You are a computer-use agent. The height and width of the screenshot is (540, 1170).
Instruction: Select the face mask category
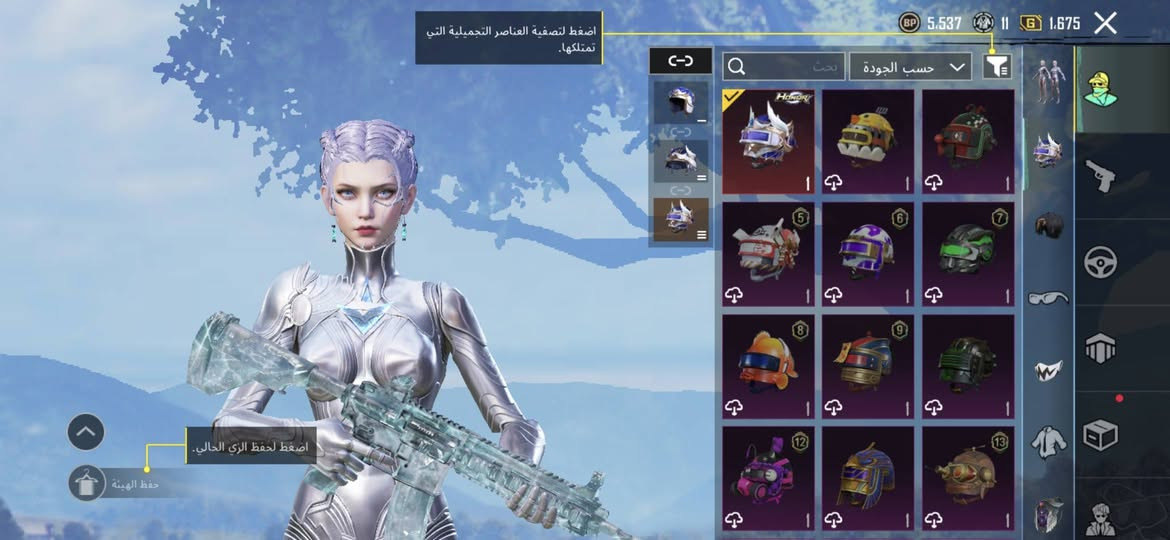(1048, 370)
